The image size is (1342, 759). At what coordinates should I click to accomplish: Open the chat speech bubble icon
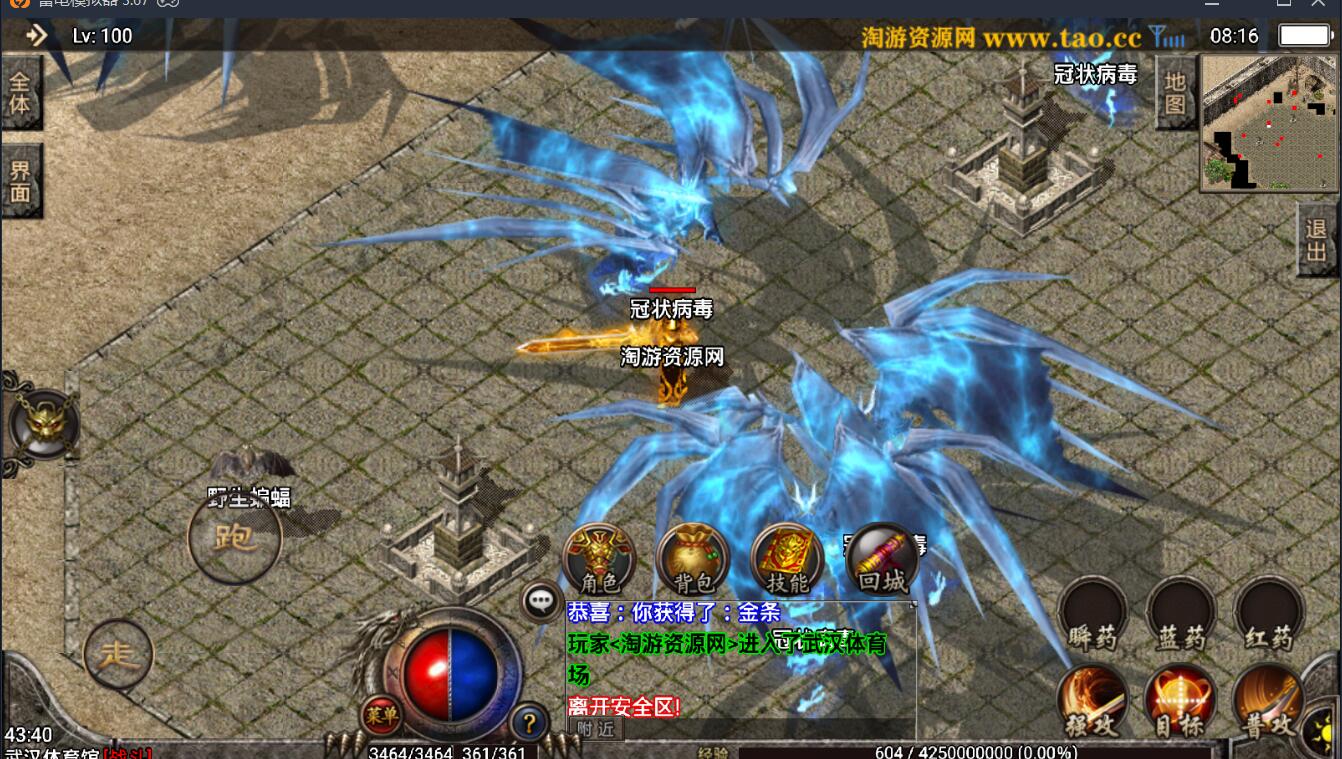[x=541, y=600]
